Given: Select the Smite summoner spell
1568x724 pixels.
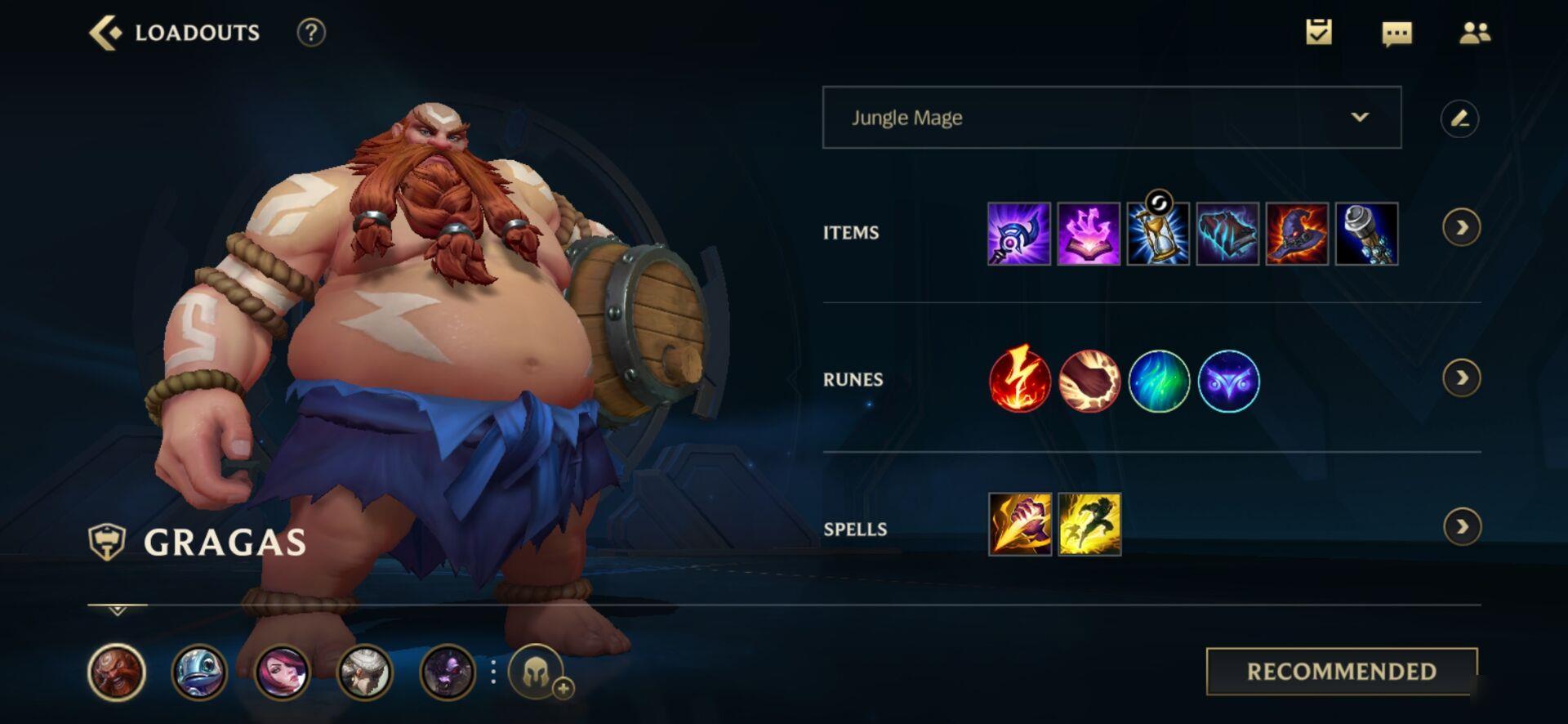Looking at the screenshot, I should tap(1020, 525).
